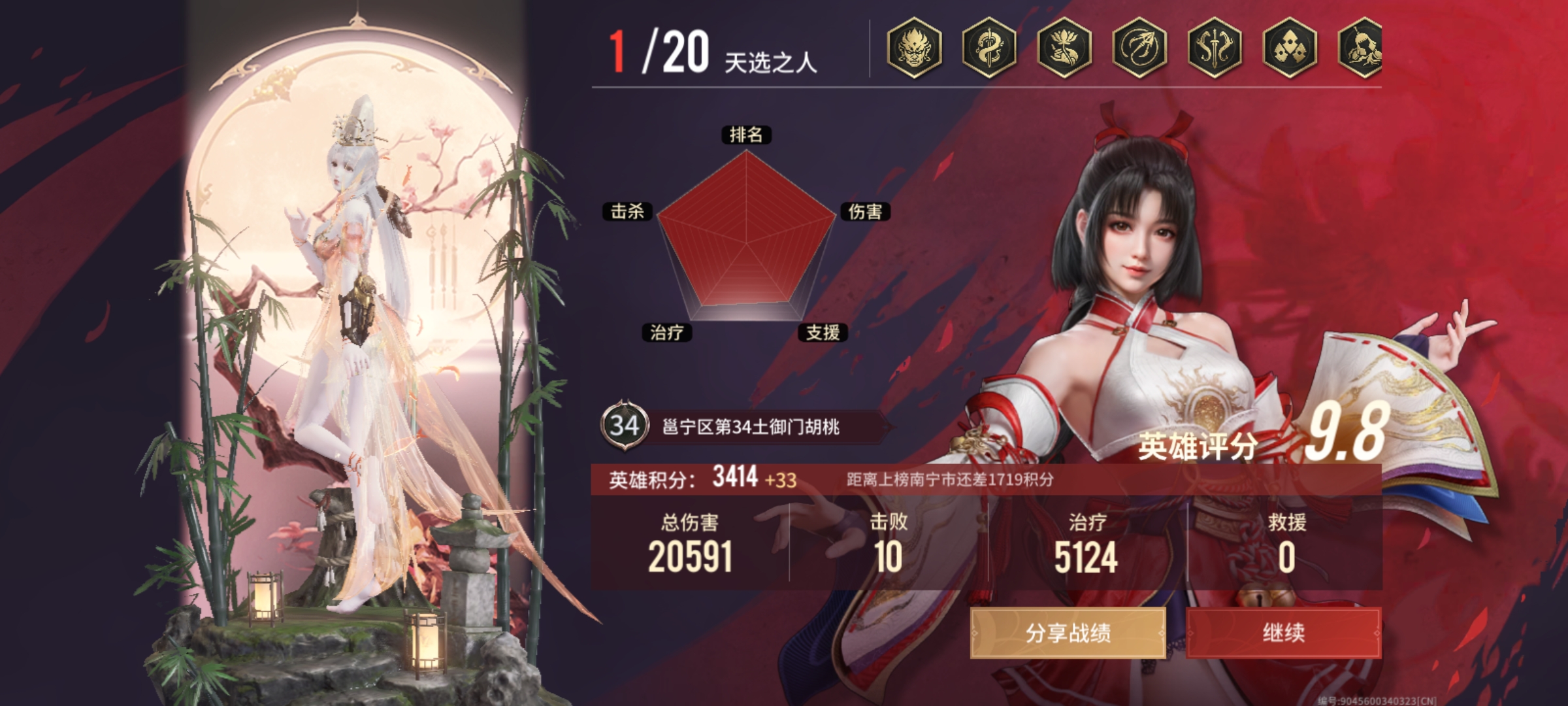View the lotus in hand badge

pyautogui.click(x=1064, y=48)
